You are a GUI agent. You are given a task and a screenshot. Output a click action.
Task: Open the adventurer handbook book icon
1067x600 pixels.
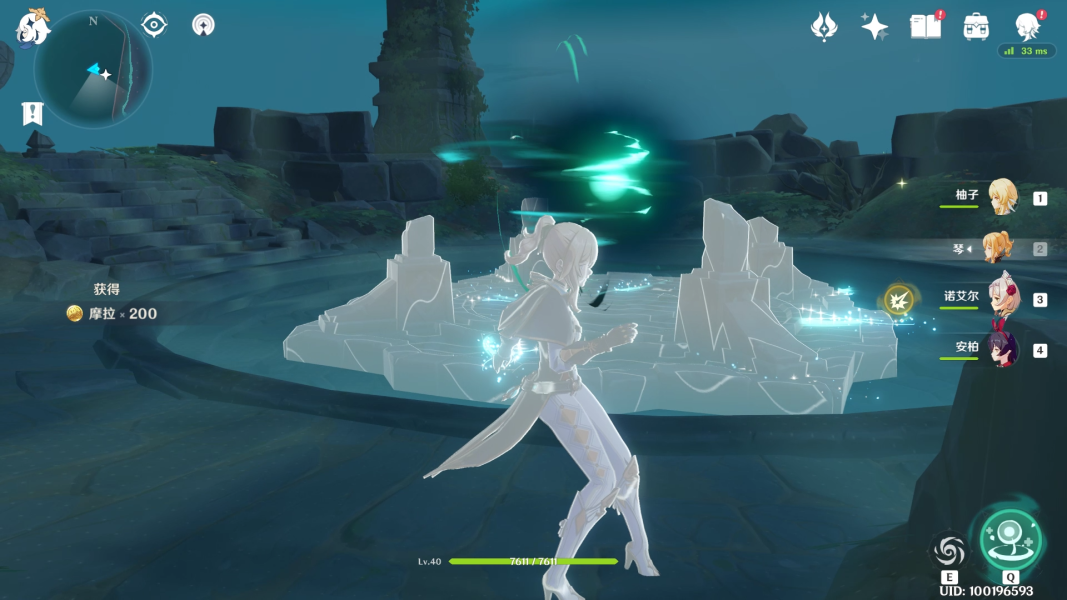(x=926, y=27)
